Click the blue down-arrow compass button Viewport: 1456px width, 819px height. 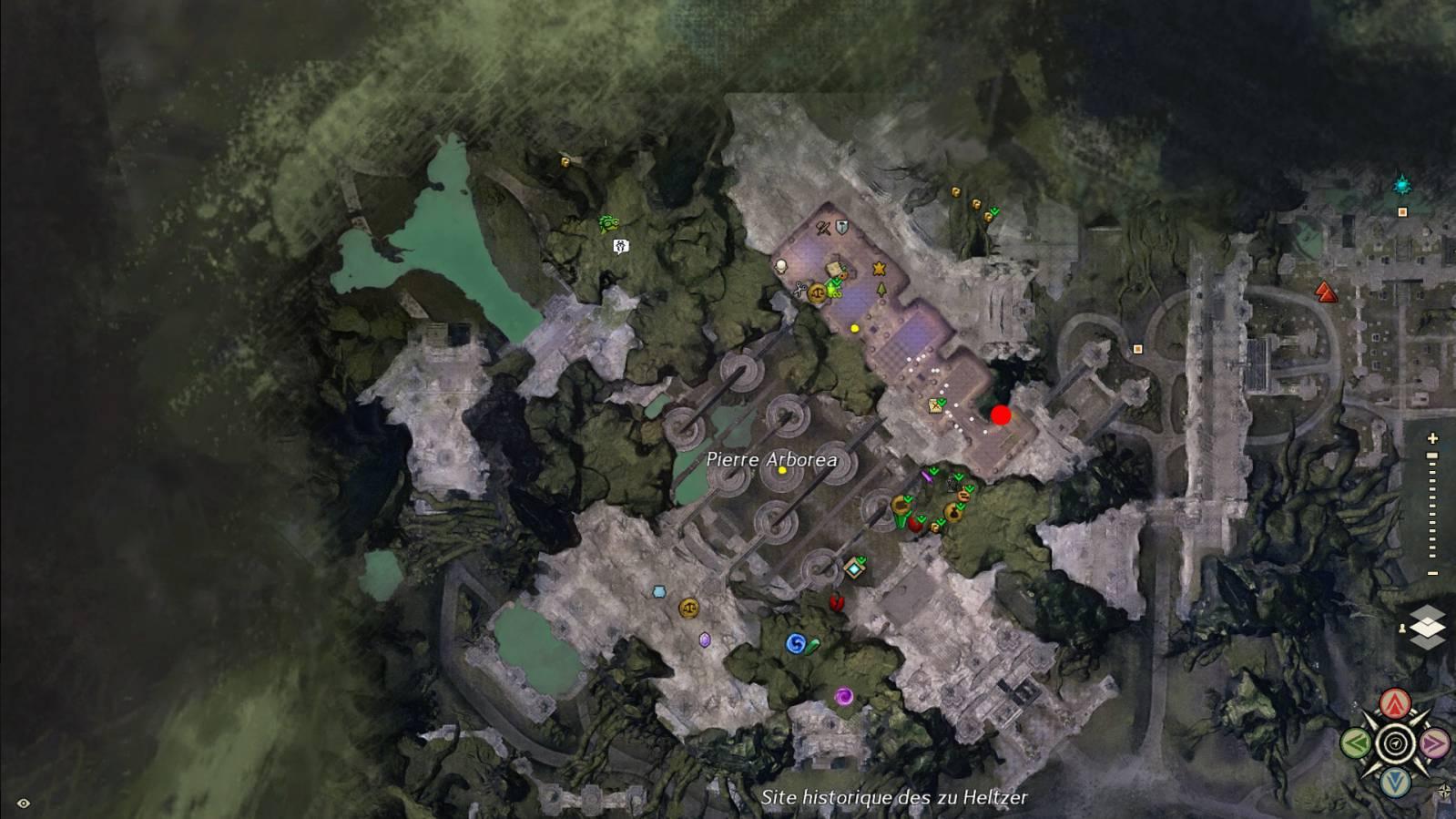coord(1394,782)
